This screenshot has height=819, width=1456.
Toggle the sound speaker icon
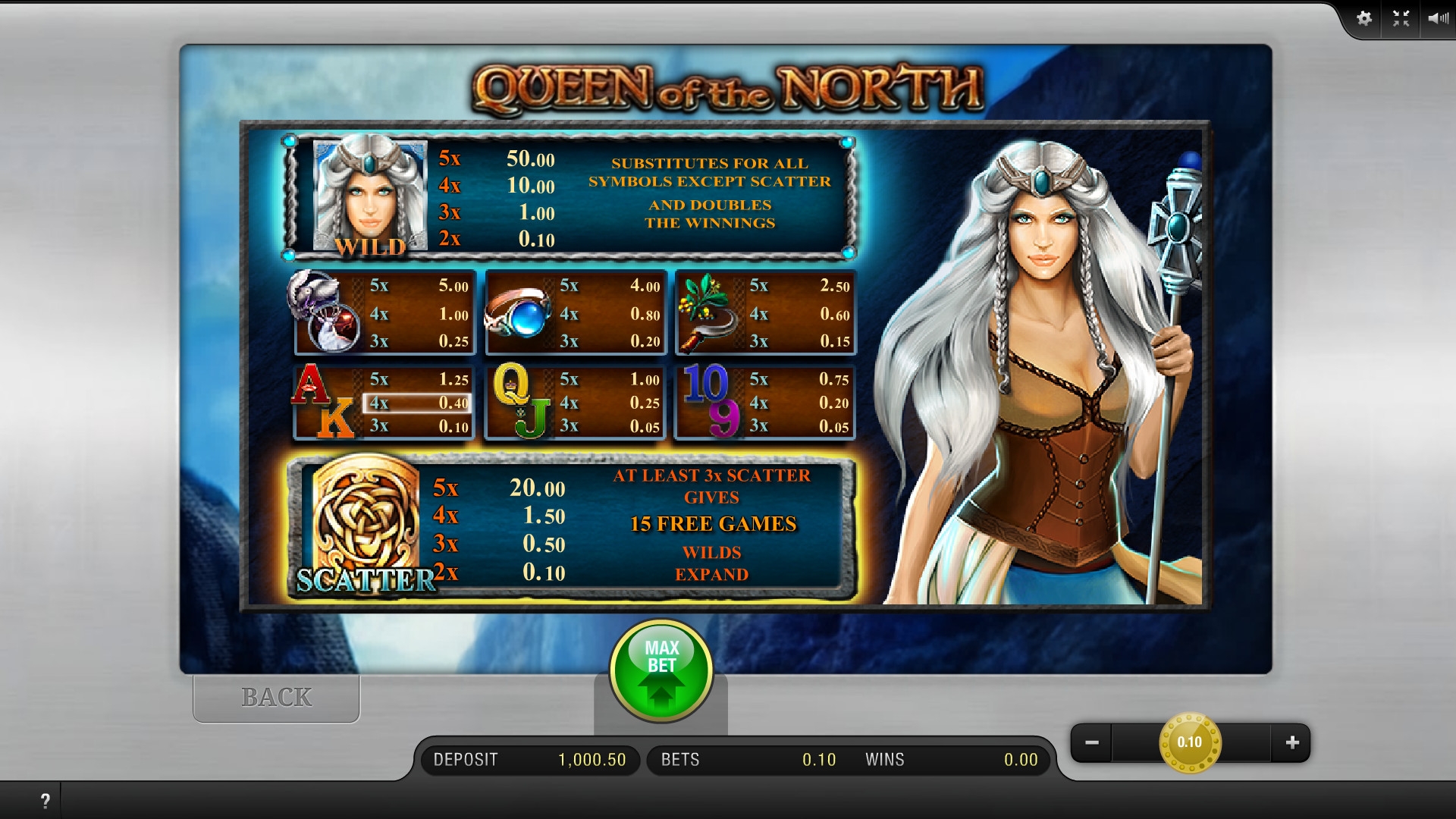[1437, 18]
